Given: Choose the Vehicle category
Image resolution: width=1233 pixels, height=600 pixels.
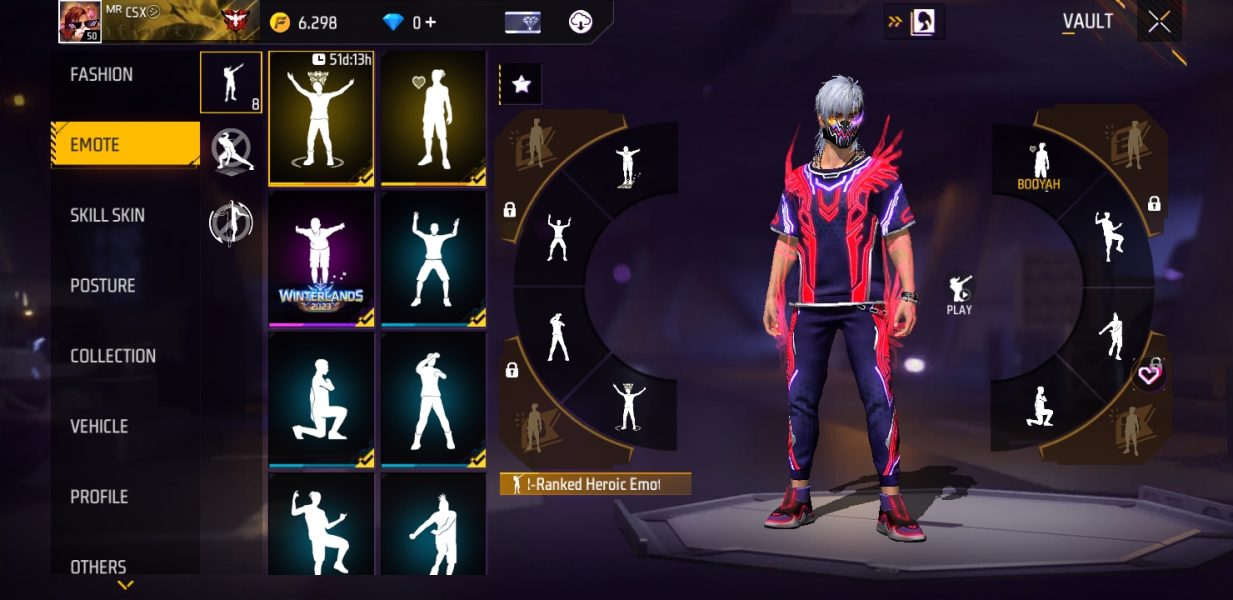Looking at the screenshot, I should pyautogui.click(x=99, y=426).
